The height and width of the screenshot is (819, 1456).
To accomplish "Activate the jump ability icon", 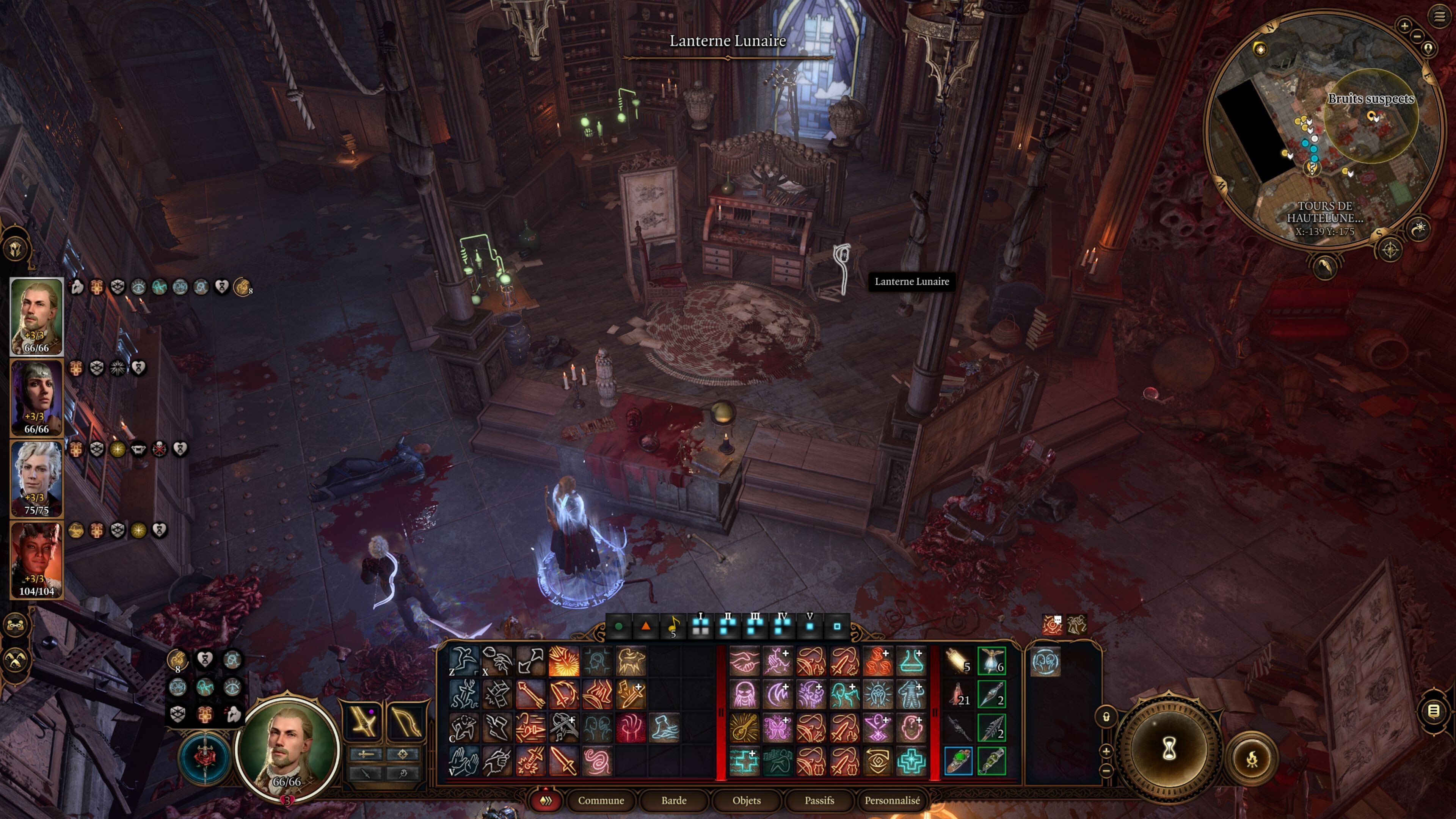I will (463, 660).
